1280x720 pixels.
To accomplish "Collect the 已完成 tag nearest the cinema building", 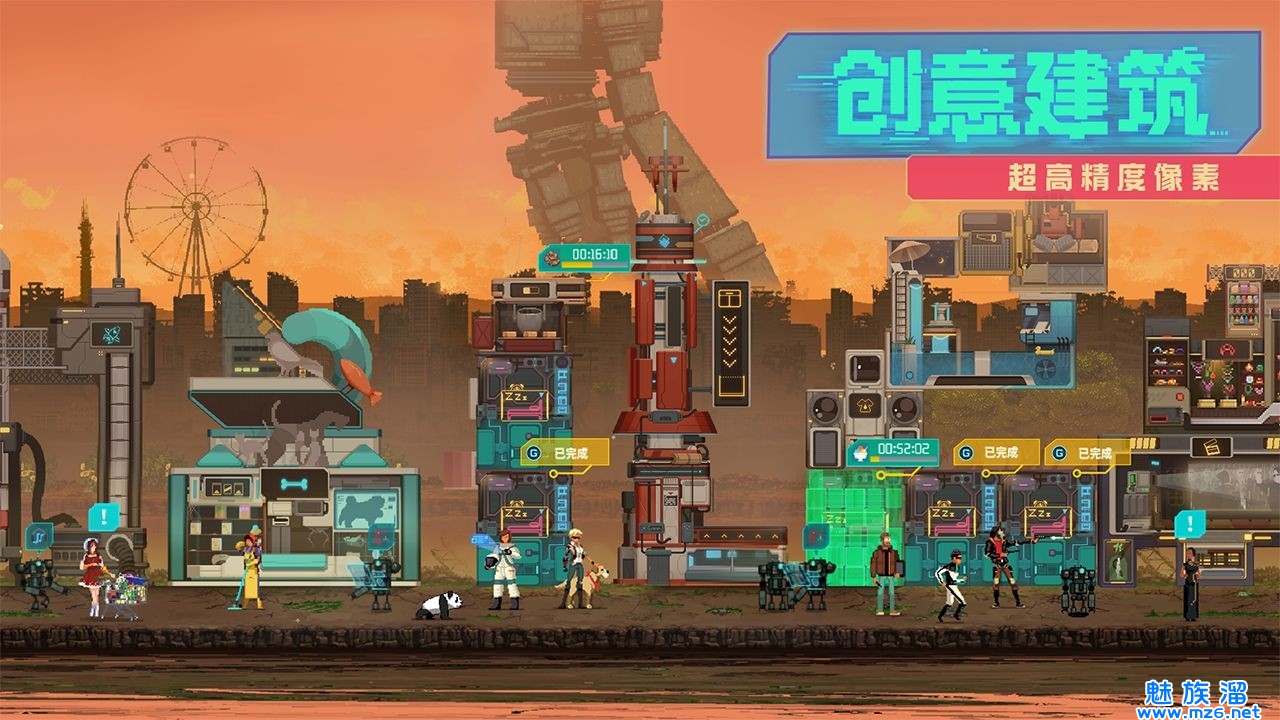I will click(1087, 453).
